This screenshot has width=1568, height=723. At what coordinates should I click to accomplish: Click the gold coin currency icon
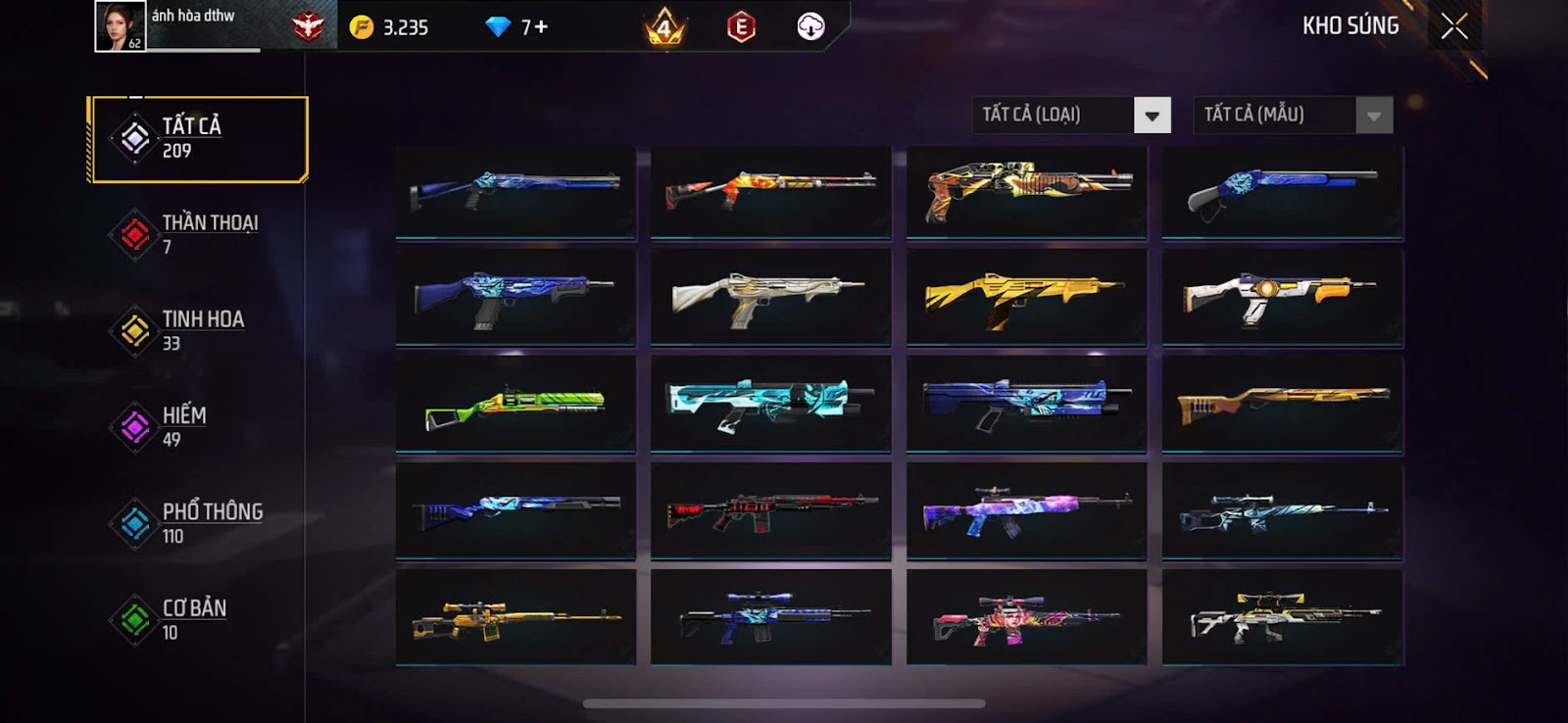coord(362,27)
